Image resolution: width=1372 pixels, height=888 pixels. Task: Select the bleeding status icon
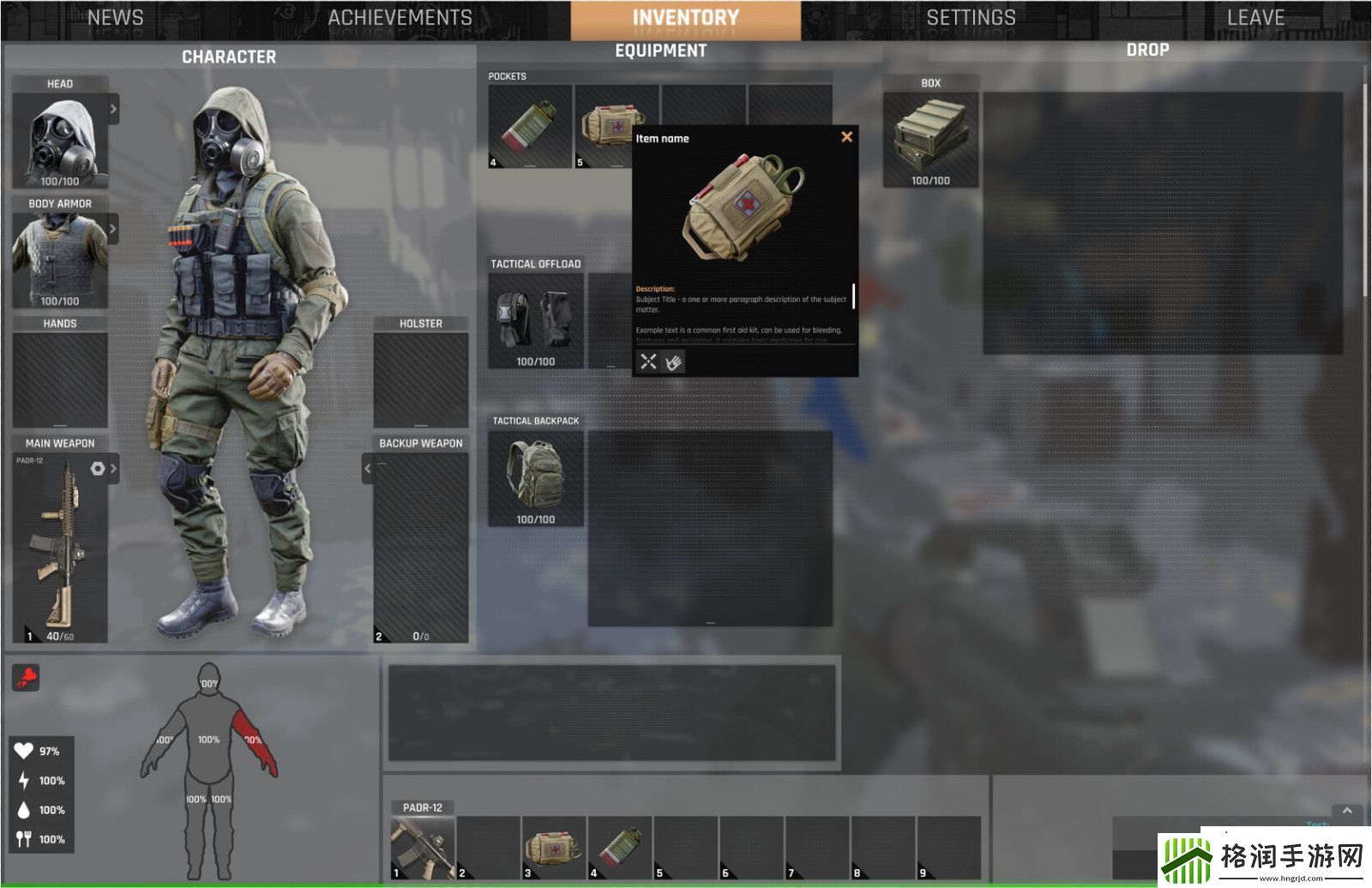pyautogui.click(x=27, y=678)
